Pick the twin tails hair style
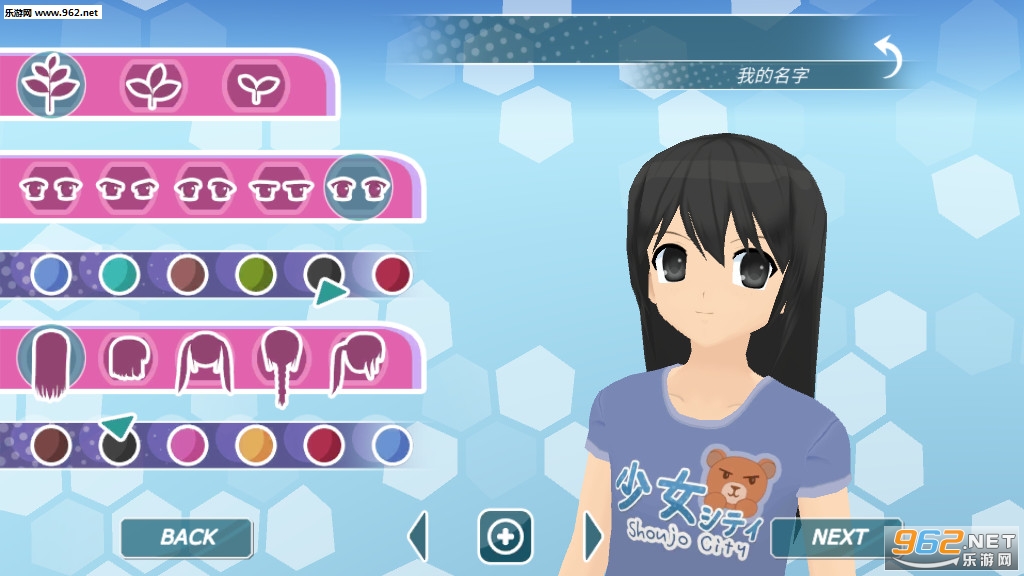The image size is (1024, 576). coord(205,361)
